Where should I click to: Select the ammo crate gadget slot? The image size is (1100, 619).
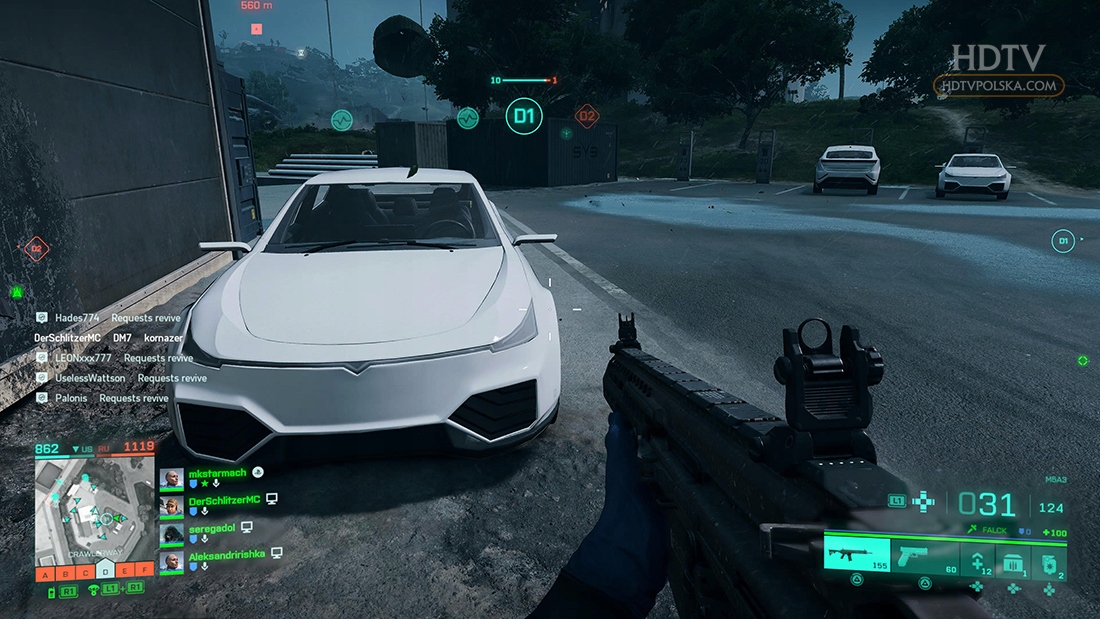point(1011,560)
